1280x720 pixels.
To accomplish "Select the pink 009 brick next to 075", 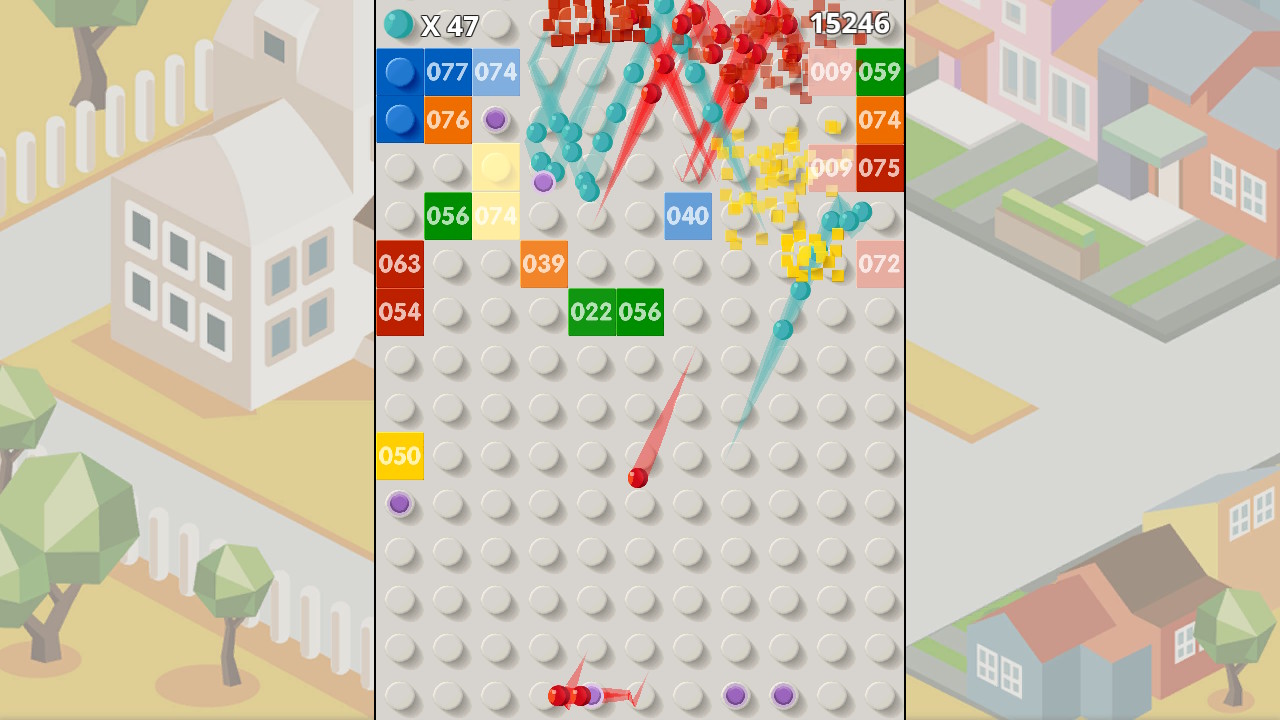I will pyautogui.click(x=831, y=168).
